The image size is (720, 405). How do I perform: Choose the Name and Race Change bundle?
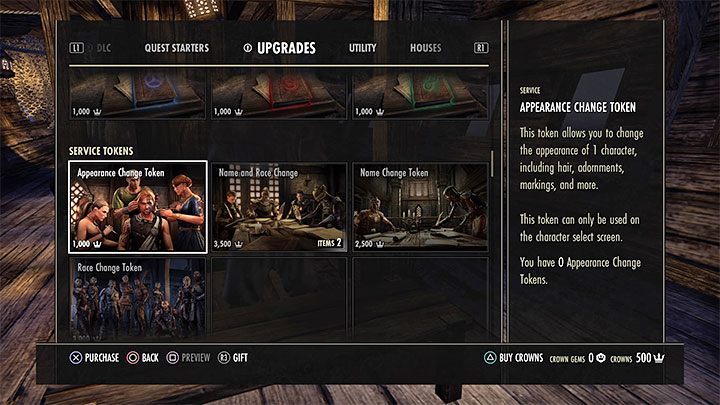279,206
